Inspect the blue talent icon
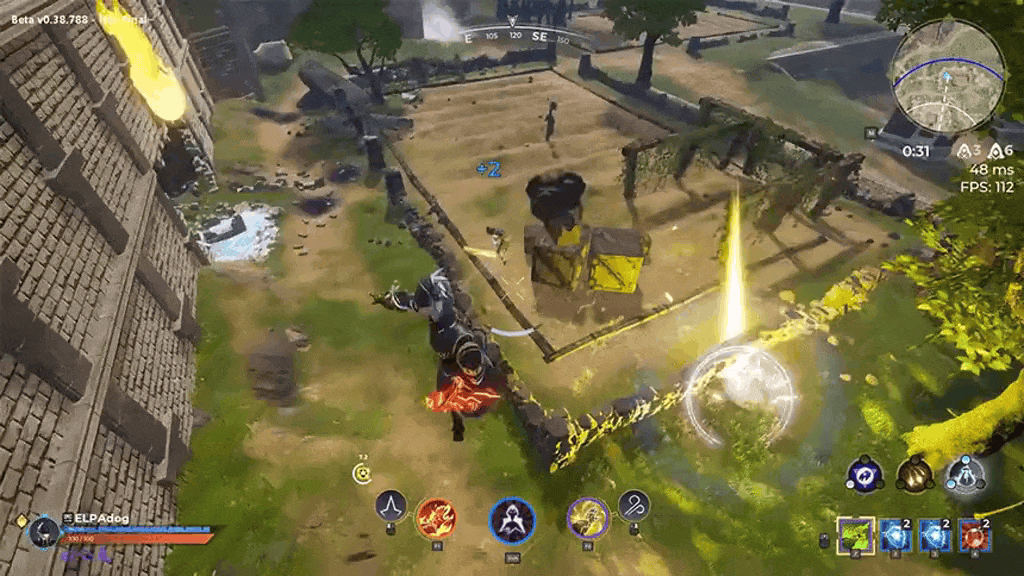The height and width of the screenshot is (576, 1024). (863, 474)
